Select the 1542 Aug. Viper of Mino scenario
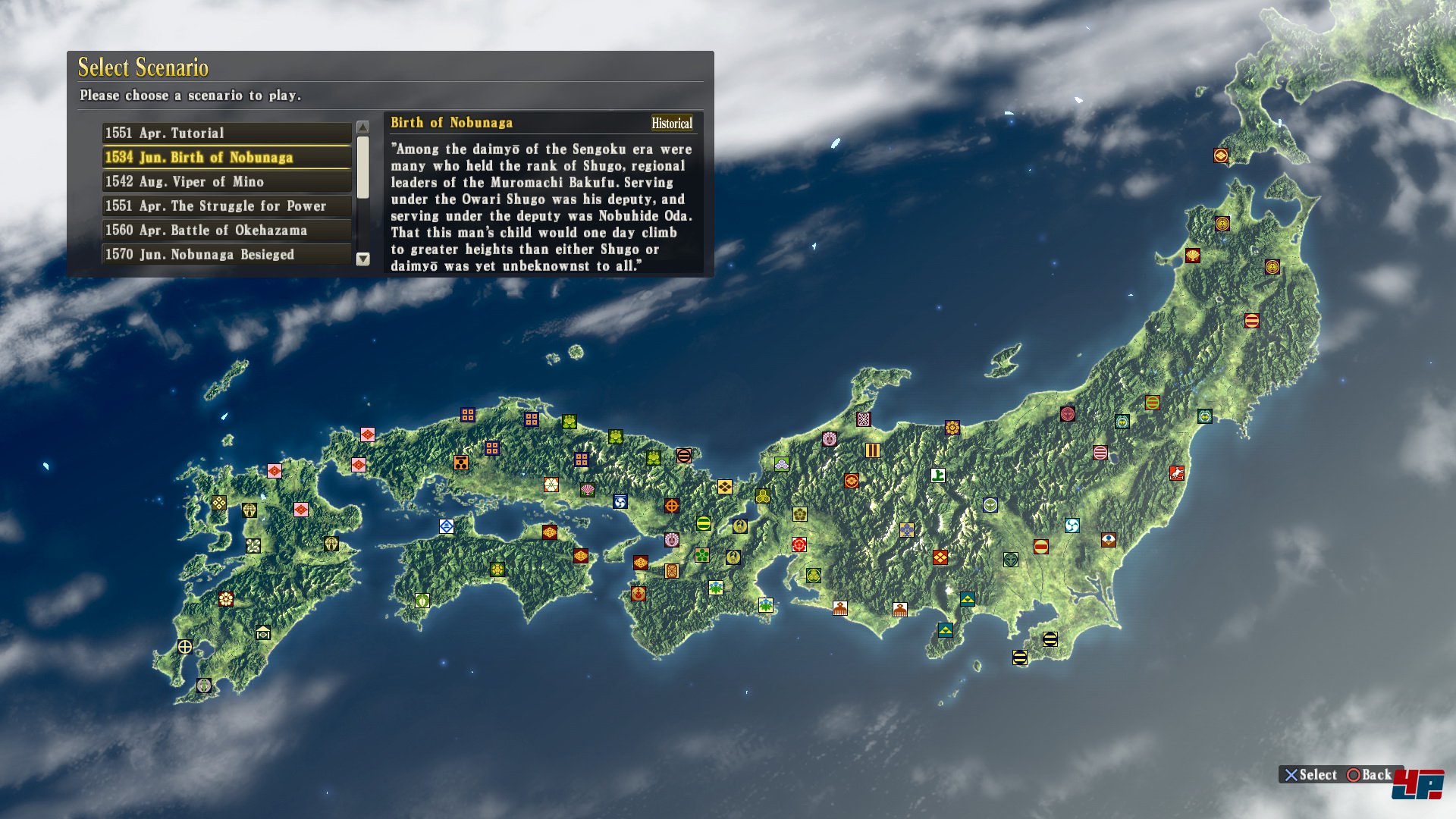 [x=225, y=181]
